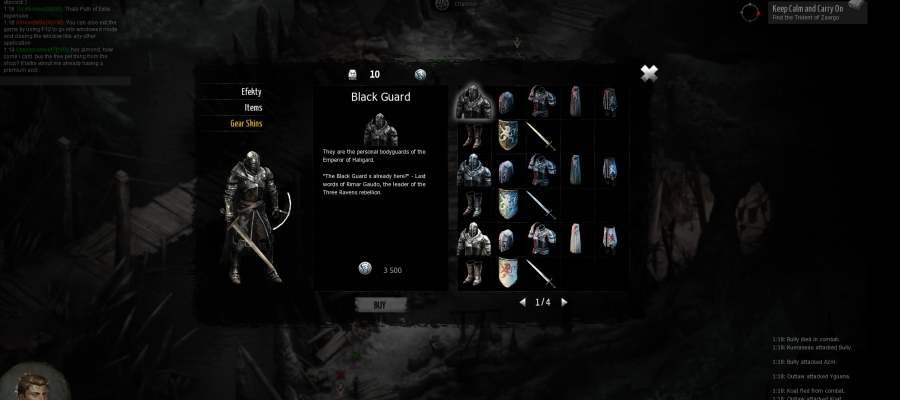
Task: Choose the white tabard with red lion
Action: point(610,238)
